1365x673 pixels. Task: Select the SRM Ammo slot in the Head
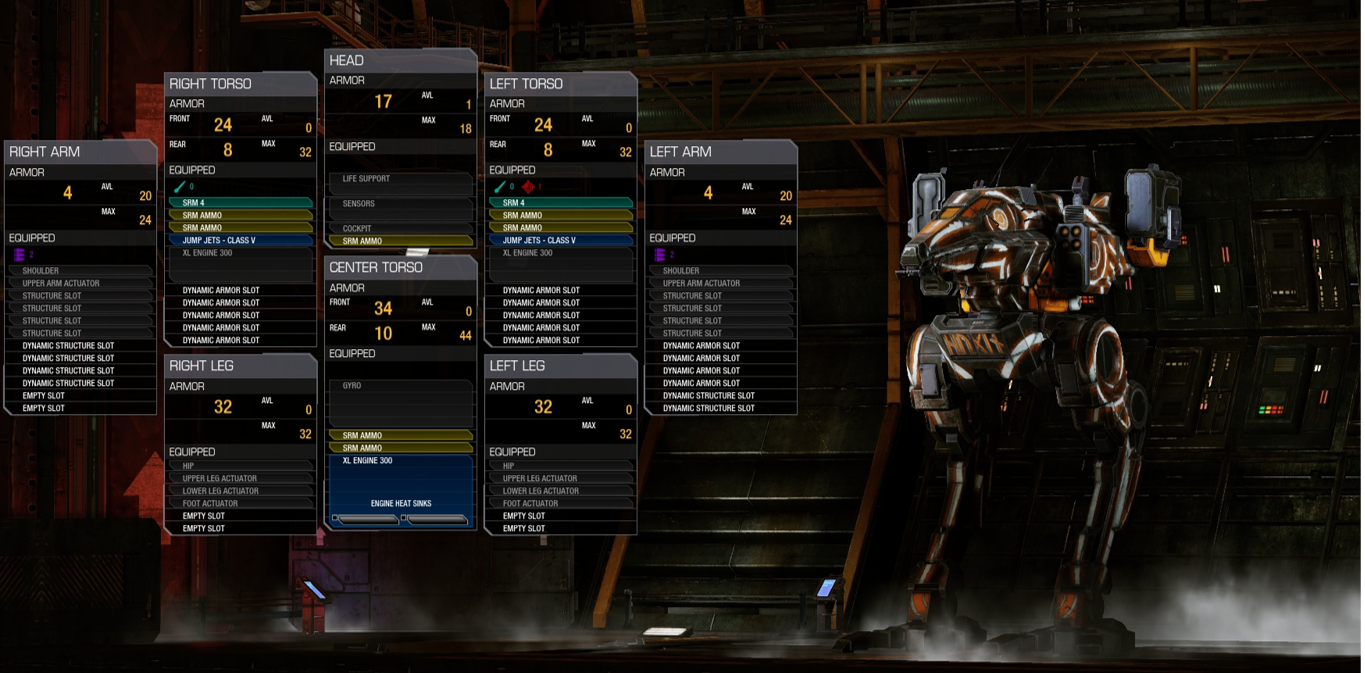(400, 241)
